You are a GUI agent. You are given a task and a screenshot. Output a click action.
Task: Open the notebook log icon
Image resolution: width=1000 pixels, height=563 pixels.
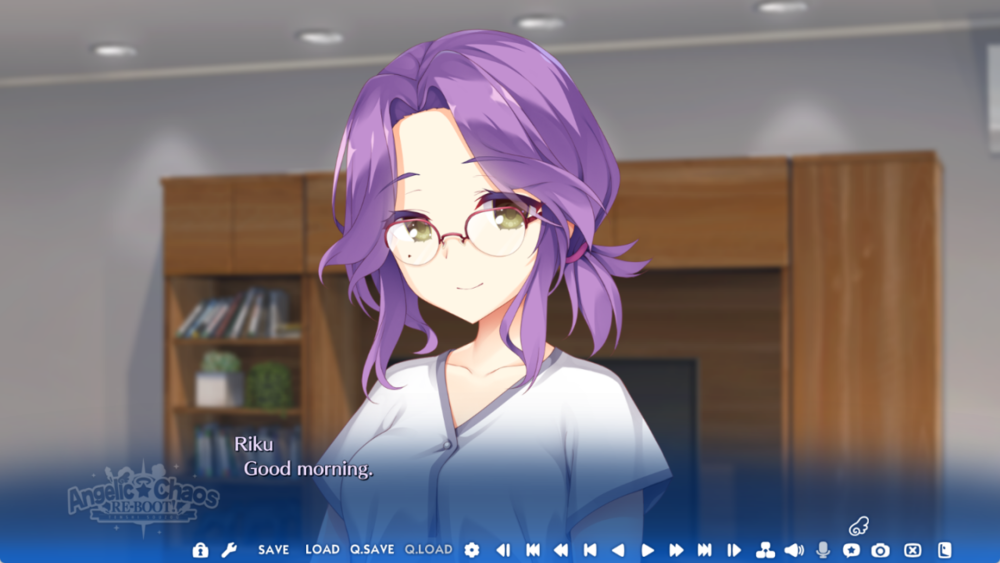[x=944, y=550]
